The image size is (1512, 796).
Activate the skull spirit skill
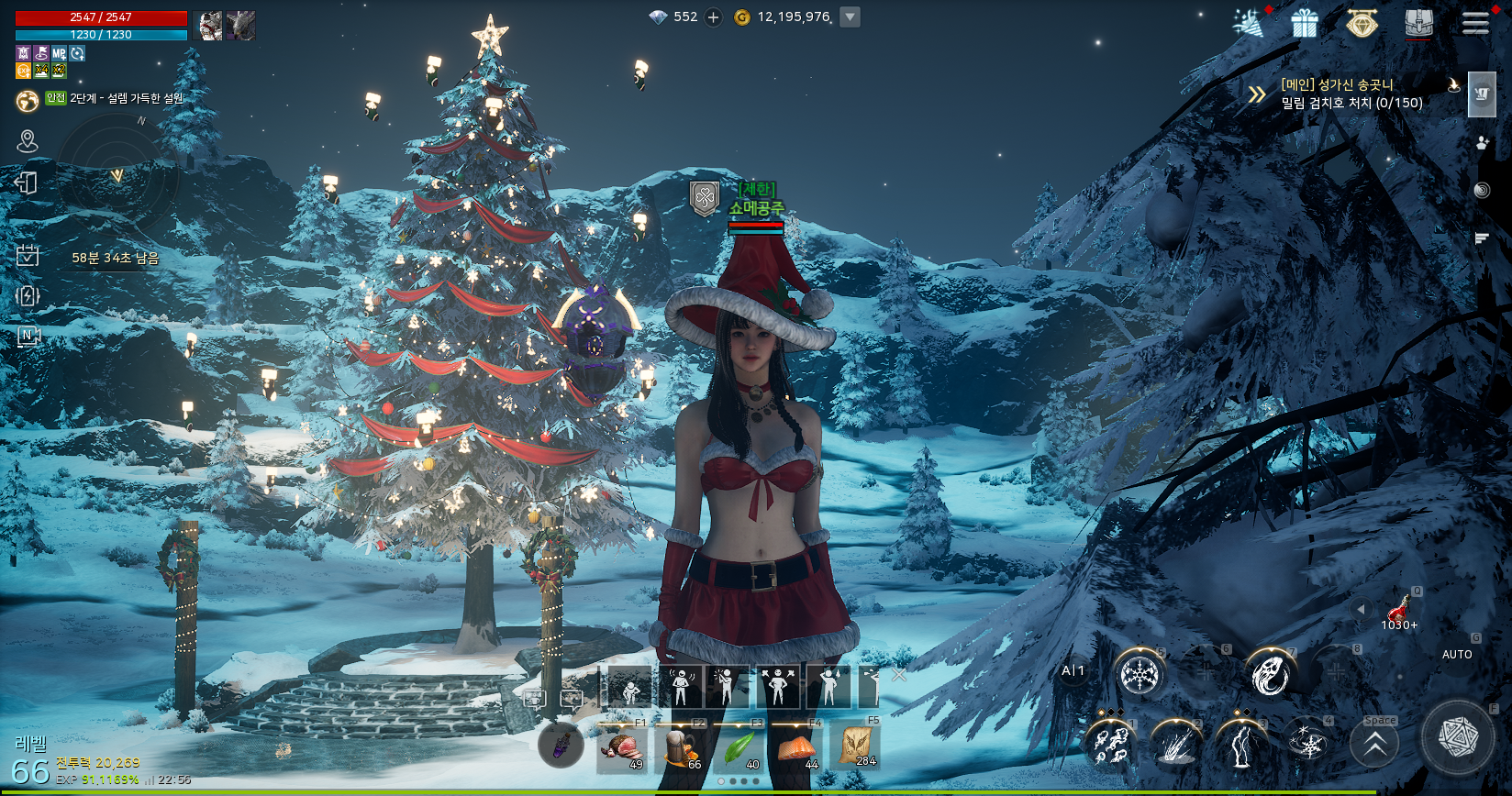coord(1271,675)
